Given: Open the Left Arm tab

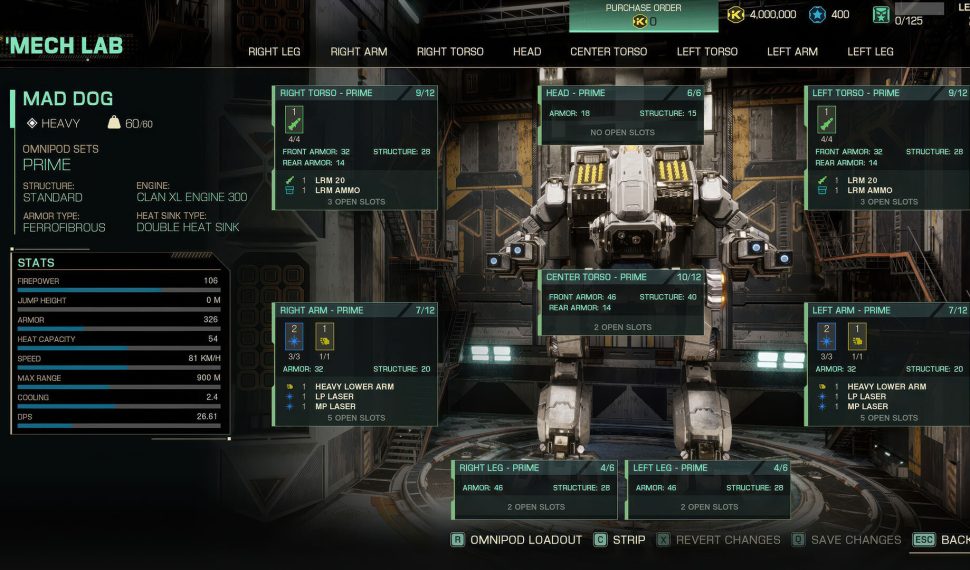Looking at the screenshot, I should (x=792, y=52).
